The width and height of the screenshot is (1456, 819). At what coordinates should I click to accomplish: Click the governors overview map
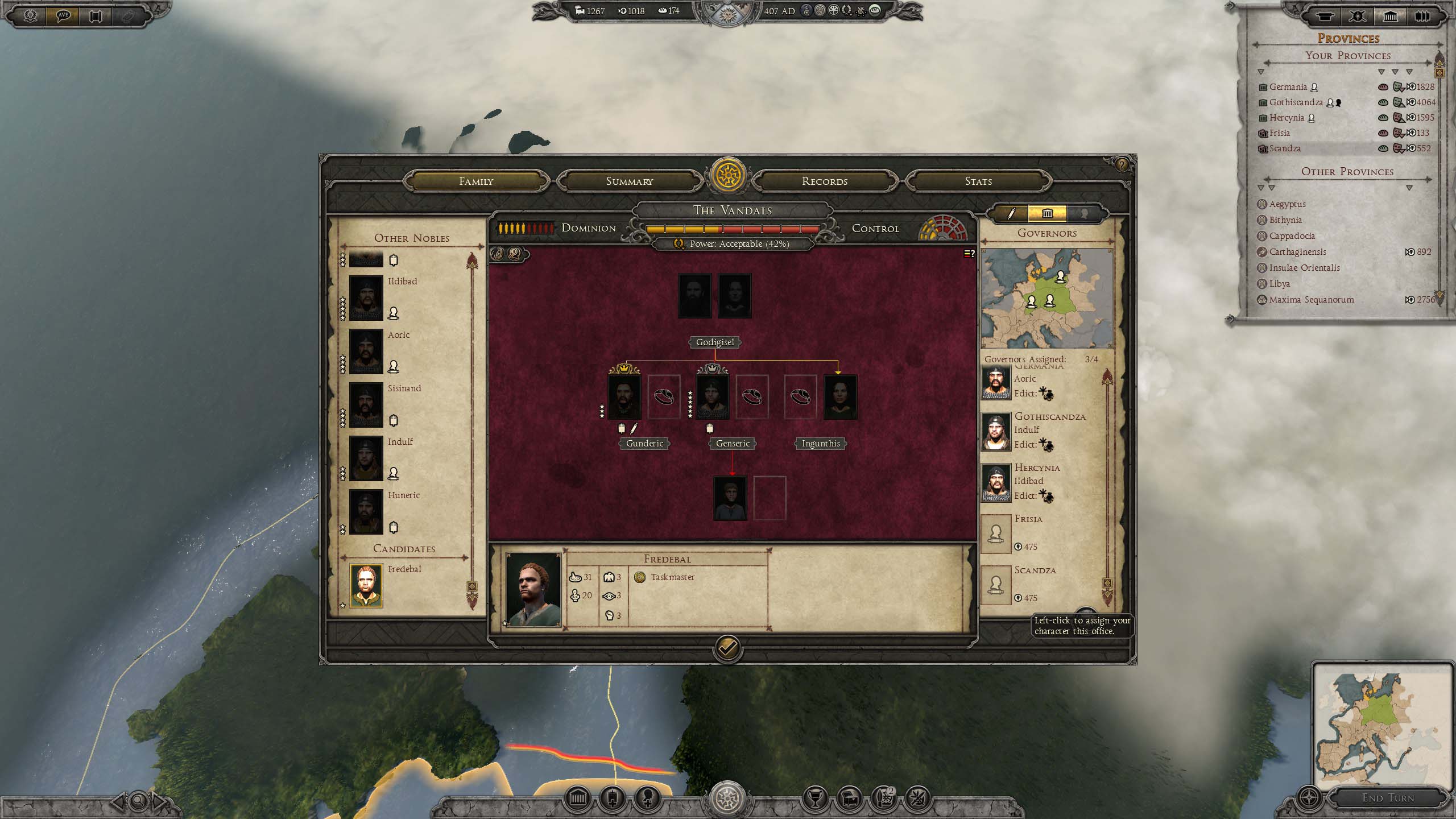pos(1046,298)
